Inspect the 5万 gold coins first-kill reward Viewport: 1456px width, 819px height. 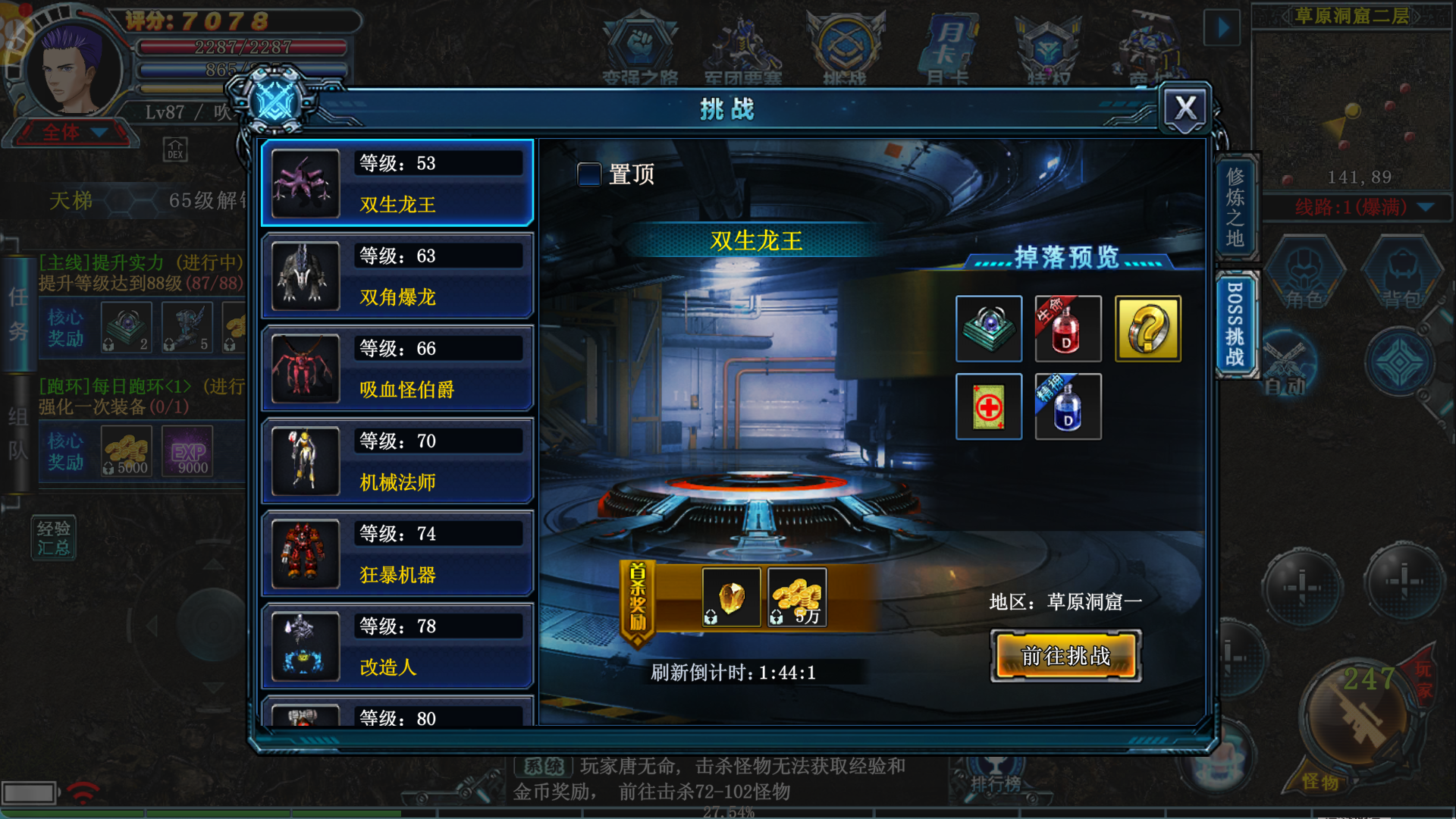797,598
